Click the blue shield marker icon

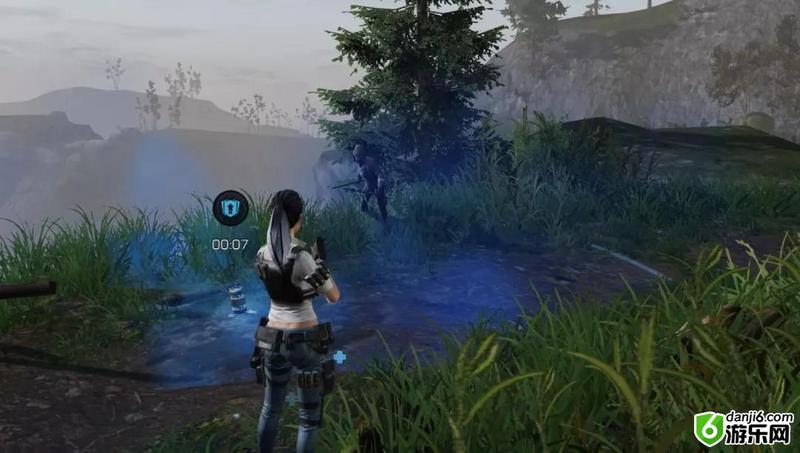tap(229, 208)
